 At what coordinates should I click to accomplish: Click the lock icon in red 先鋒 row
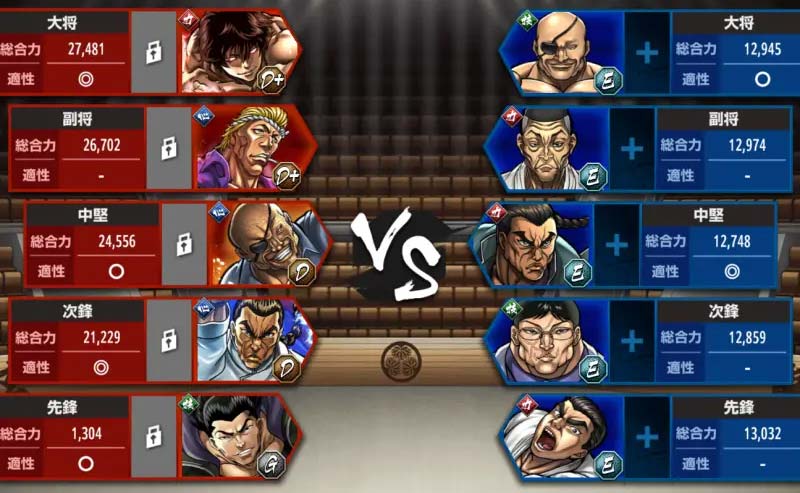pos(154,436)
